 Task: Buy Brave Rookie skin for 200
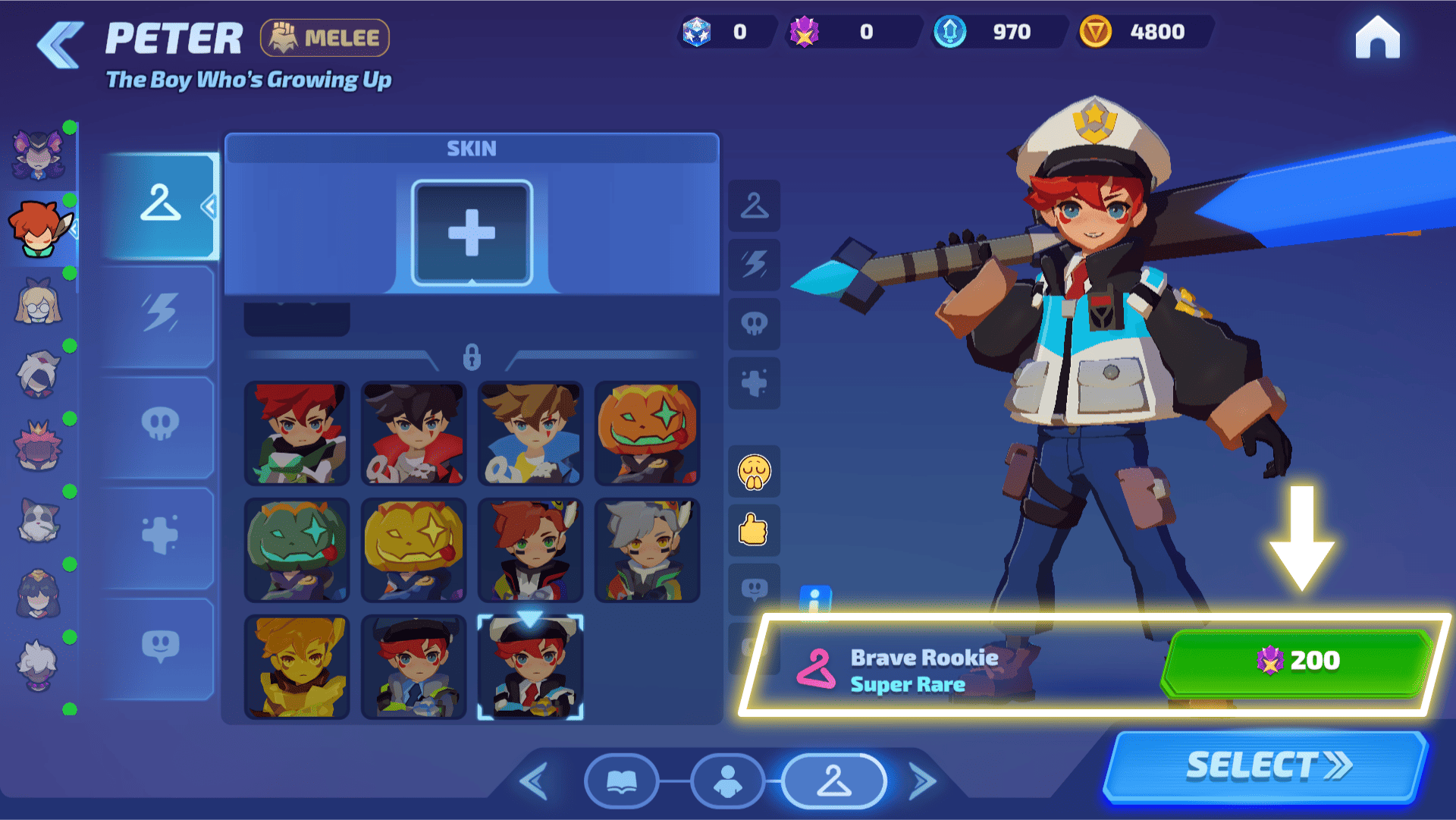pyautogui.click(x=1297, y=661)
